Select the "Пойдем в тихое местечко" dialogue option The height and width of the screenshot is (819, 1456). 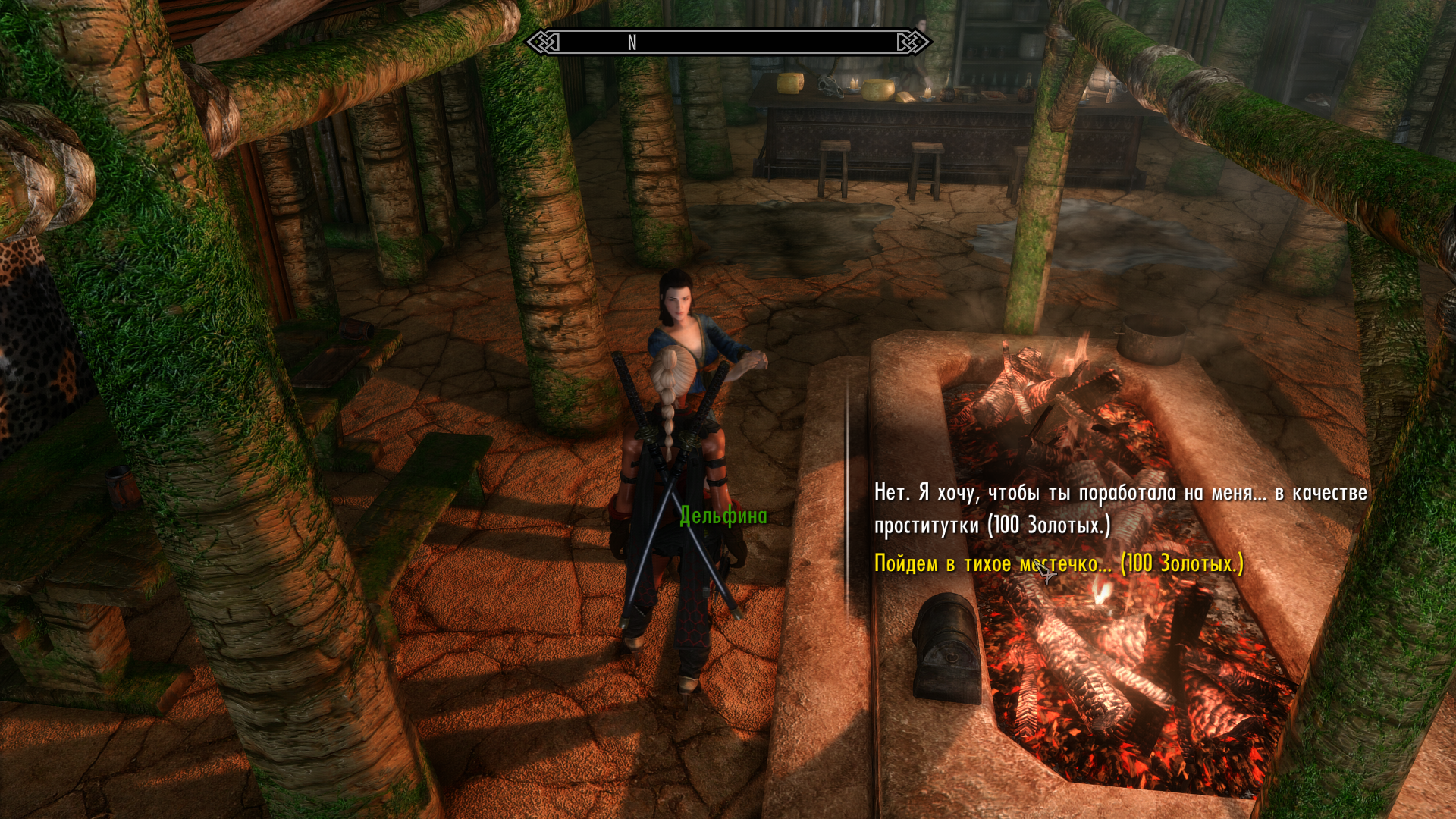pos(1058,563)
